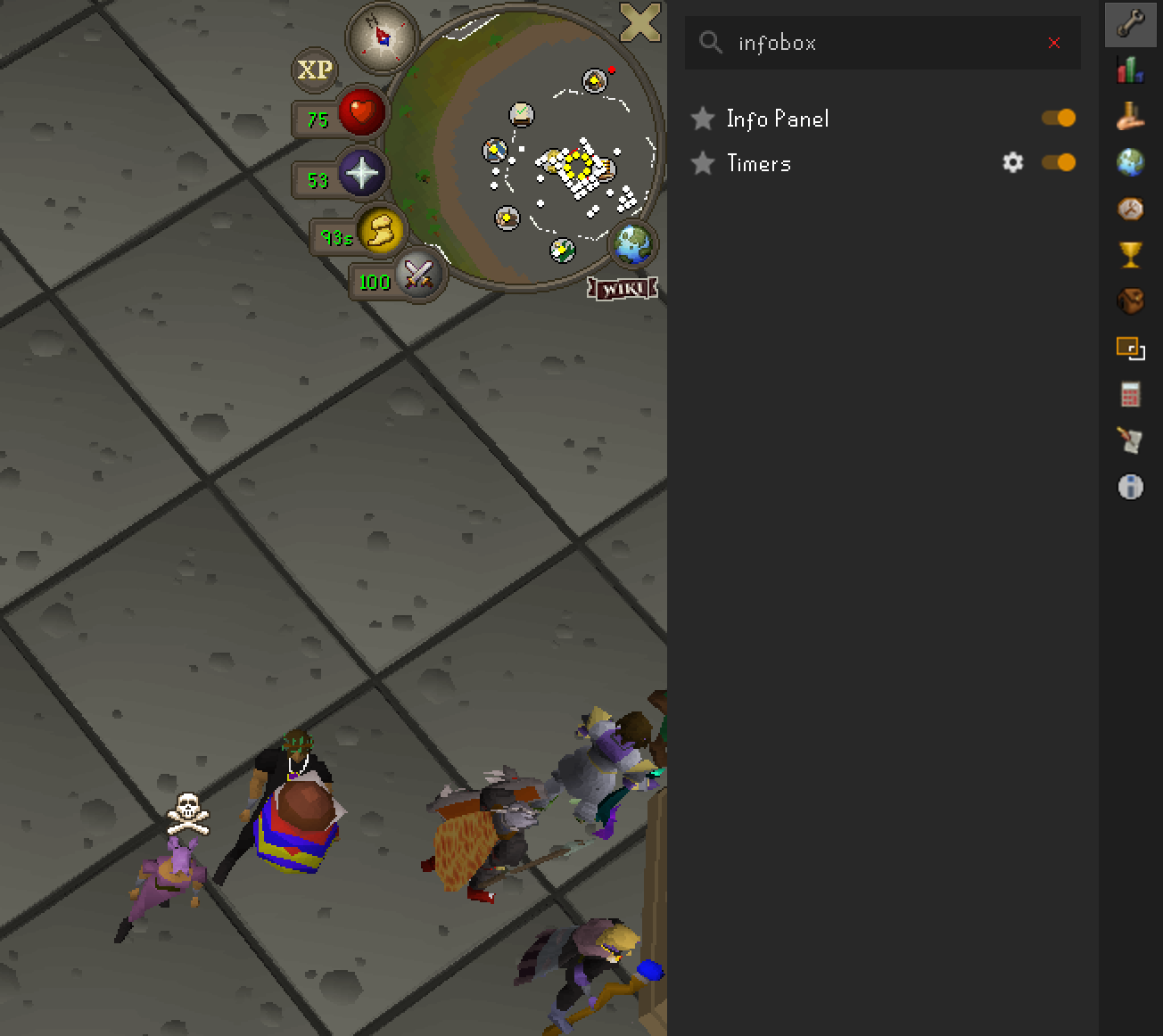Favorite the Info Panel plugin star
Viewport: 1163px width, 1036px height.
(704, 118)
